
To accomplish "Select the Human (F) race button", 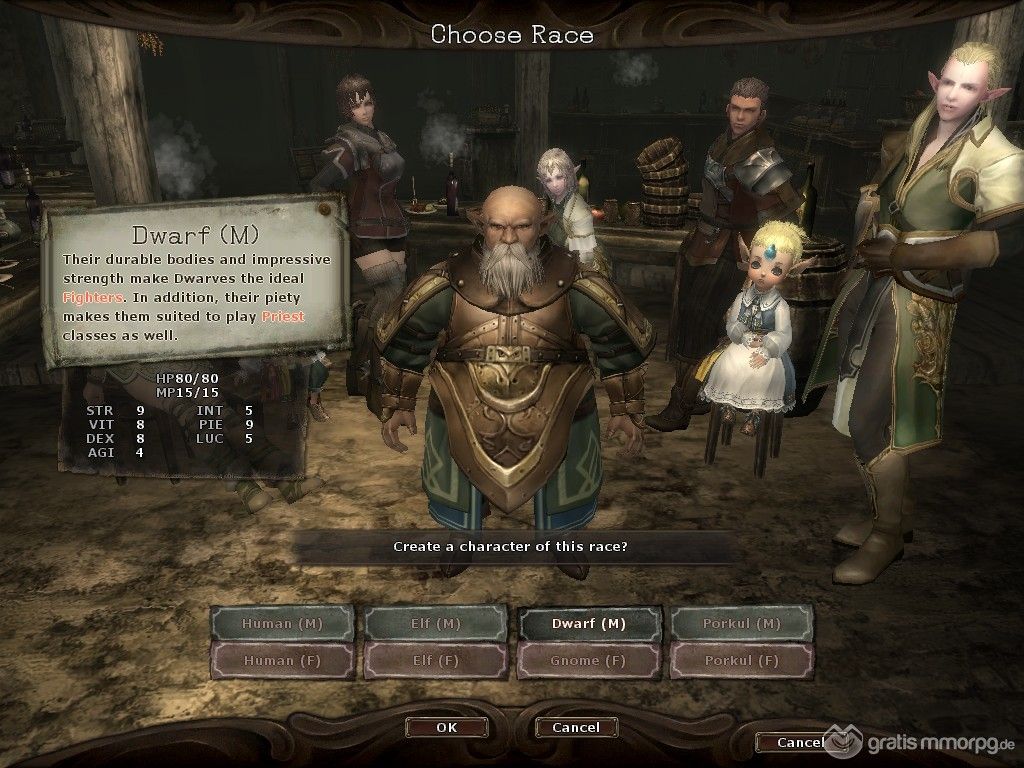I will 282,660.
